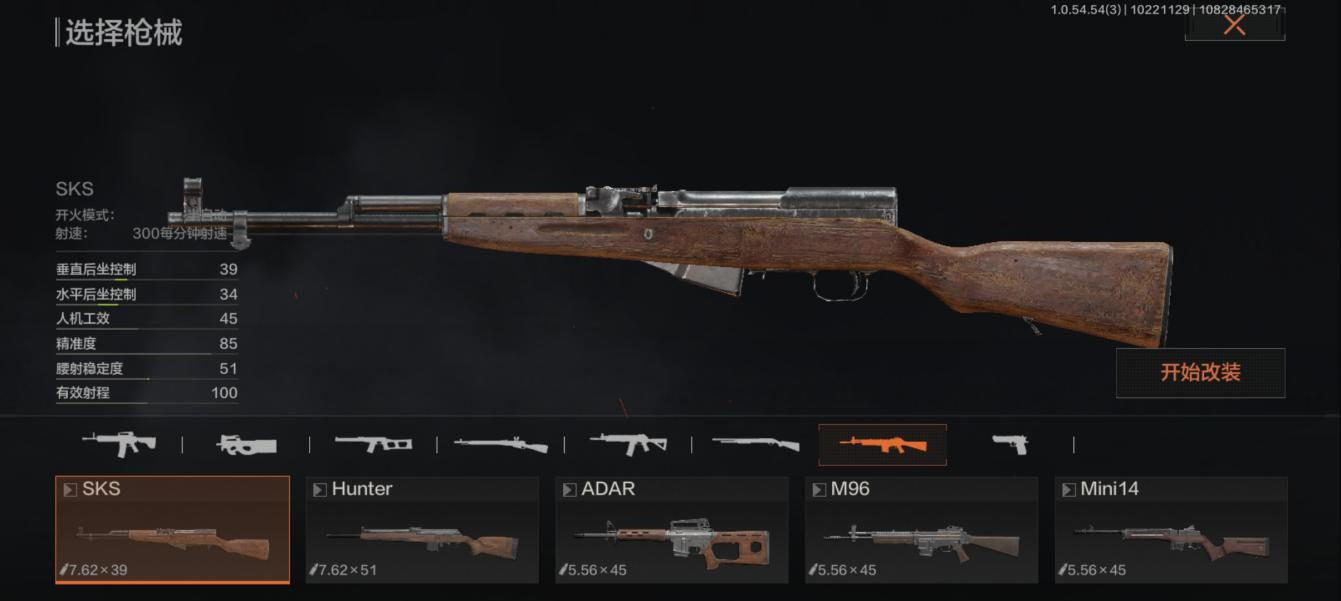Image resolution: width=1341 pixels, height=601 pixels.
Task: Switch to the pistol category tab
Action: (x=1009, y=444)
